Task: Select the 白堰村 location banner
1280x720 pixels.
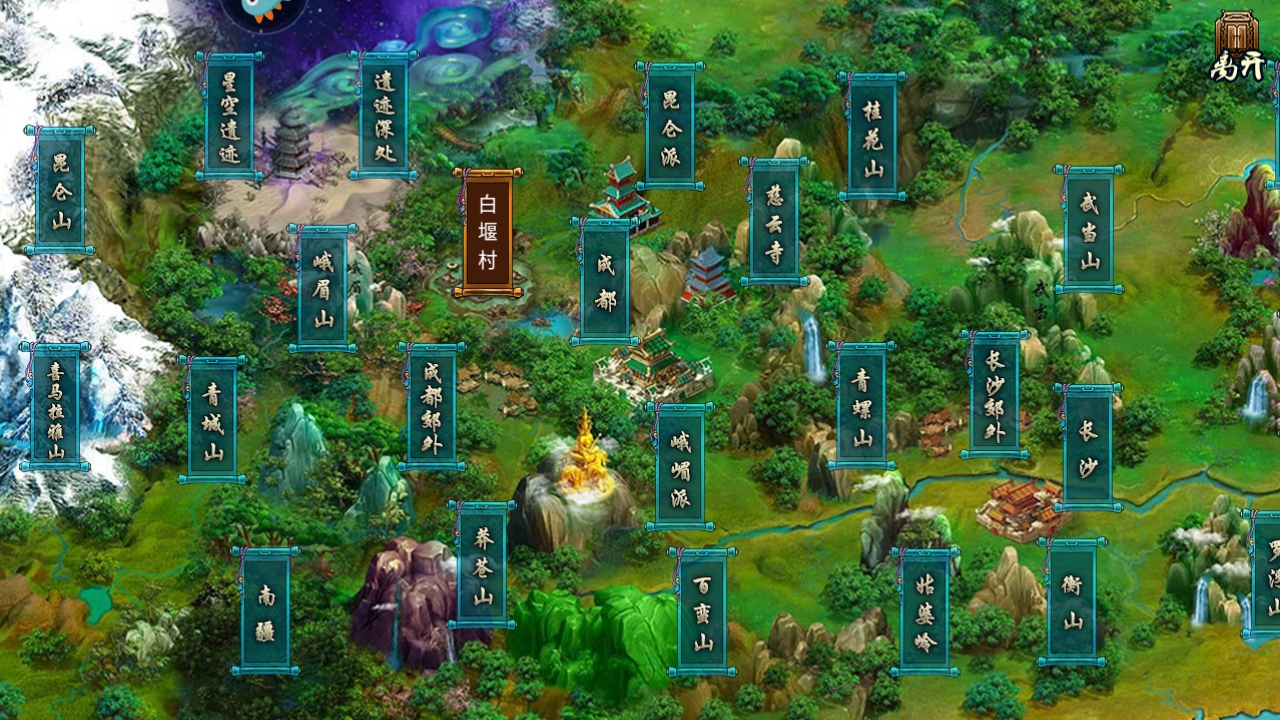Action: click(x=488, y=233)
